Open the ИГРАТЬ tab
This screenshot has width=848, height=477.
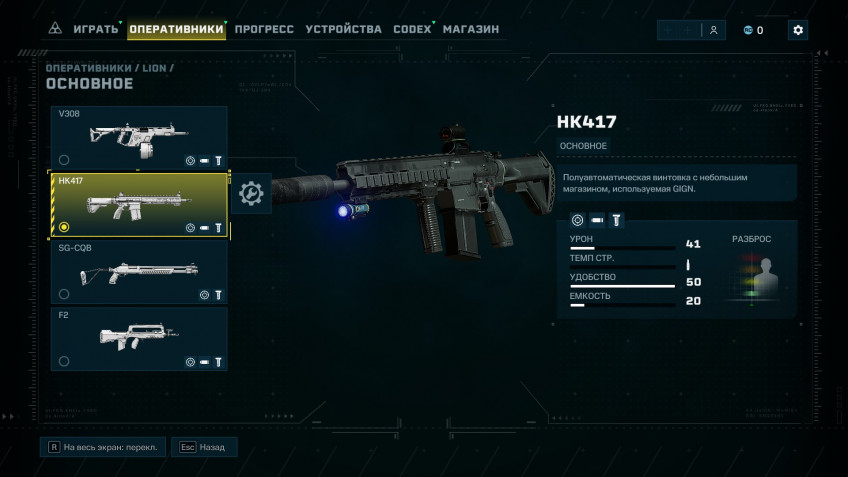pos(96,29)
